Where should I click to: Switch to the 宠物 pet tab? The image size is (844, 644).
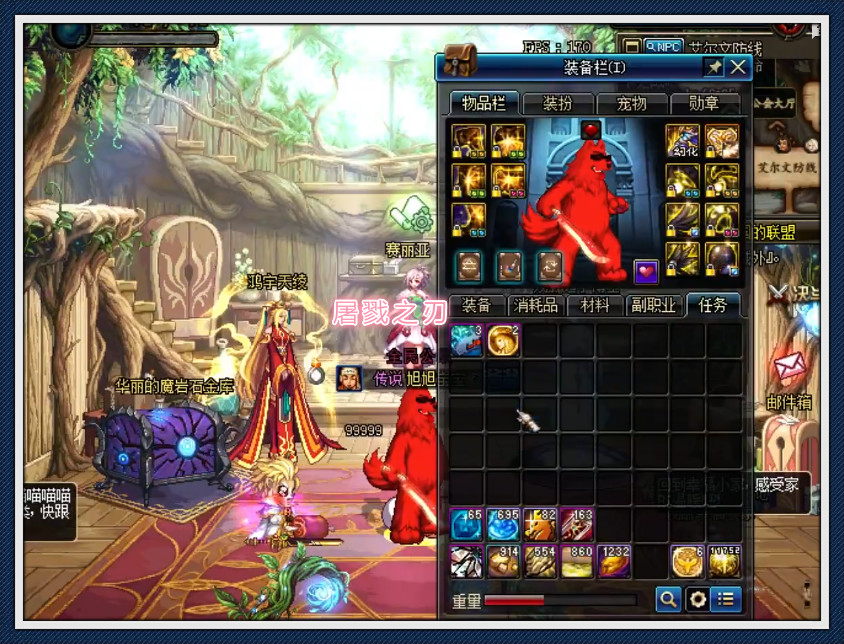tap(631, 103)
